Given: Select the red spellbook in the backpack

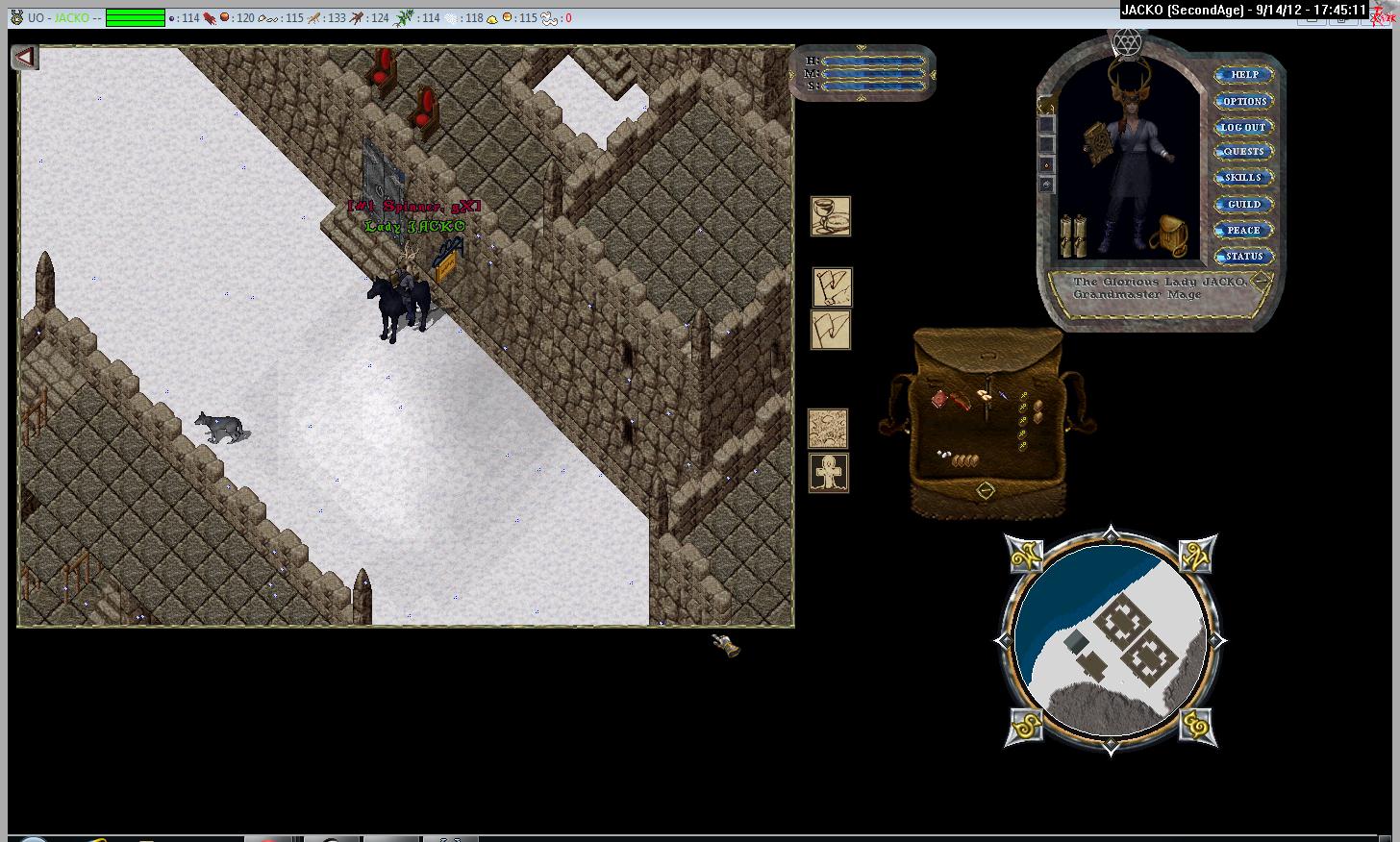Looking at the screenshot, I should point(939,397).
